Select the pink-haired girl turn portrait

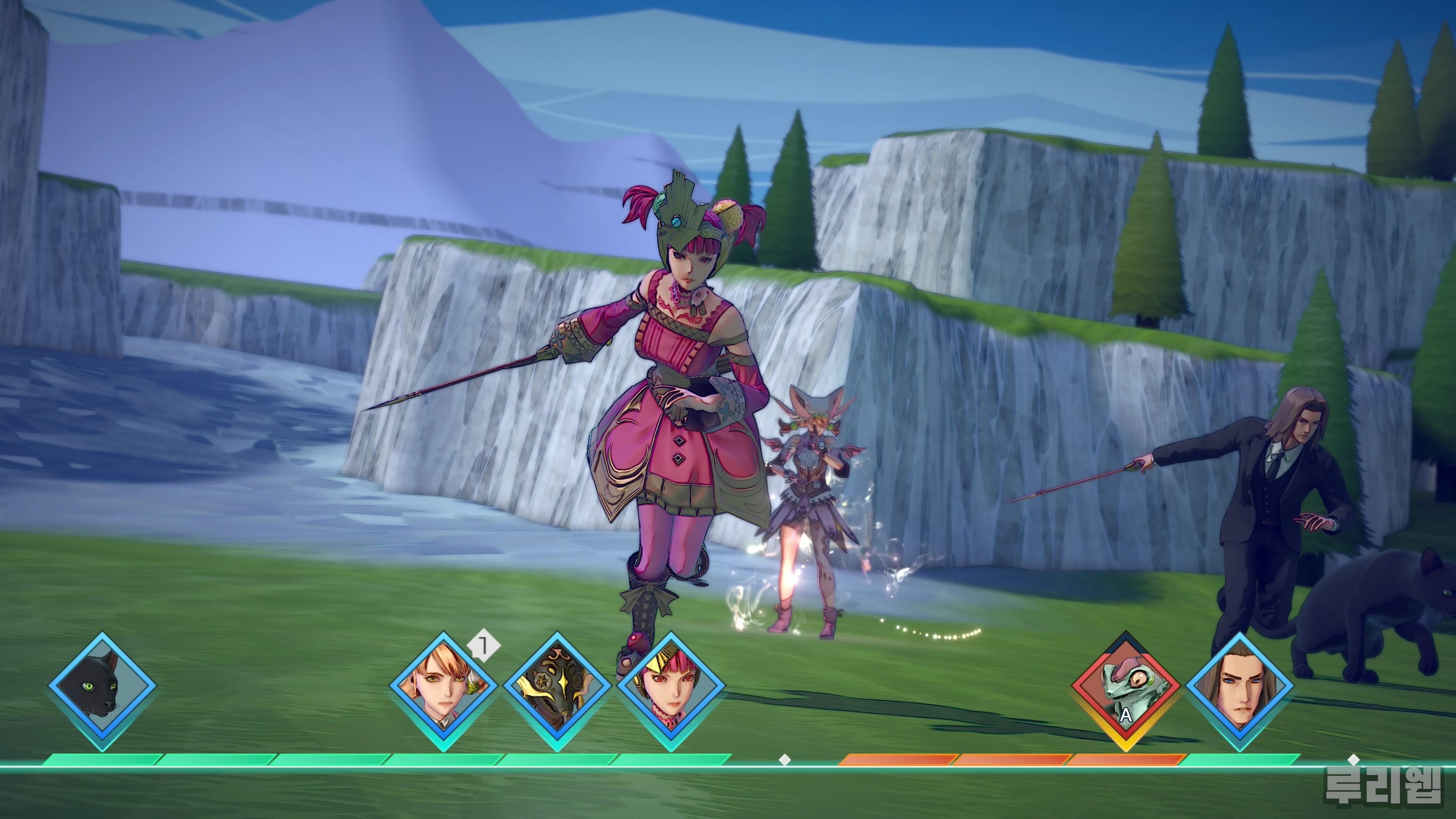[671, 690]
